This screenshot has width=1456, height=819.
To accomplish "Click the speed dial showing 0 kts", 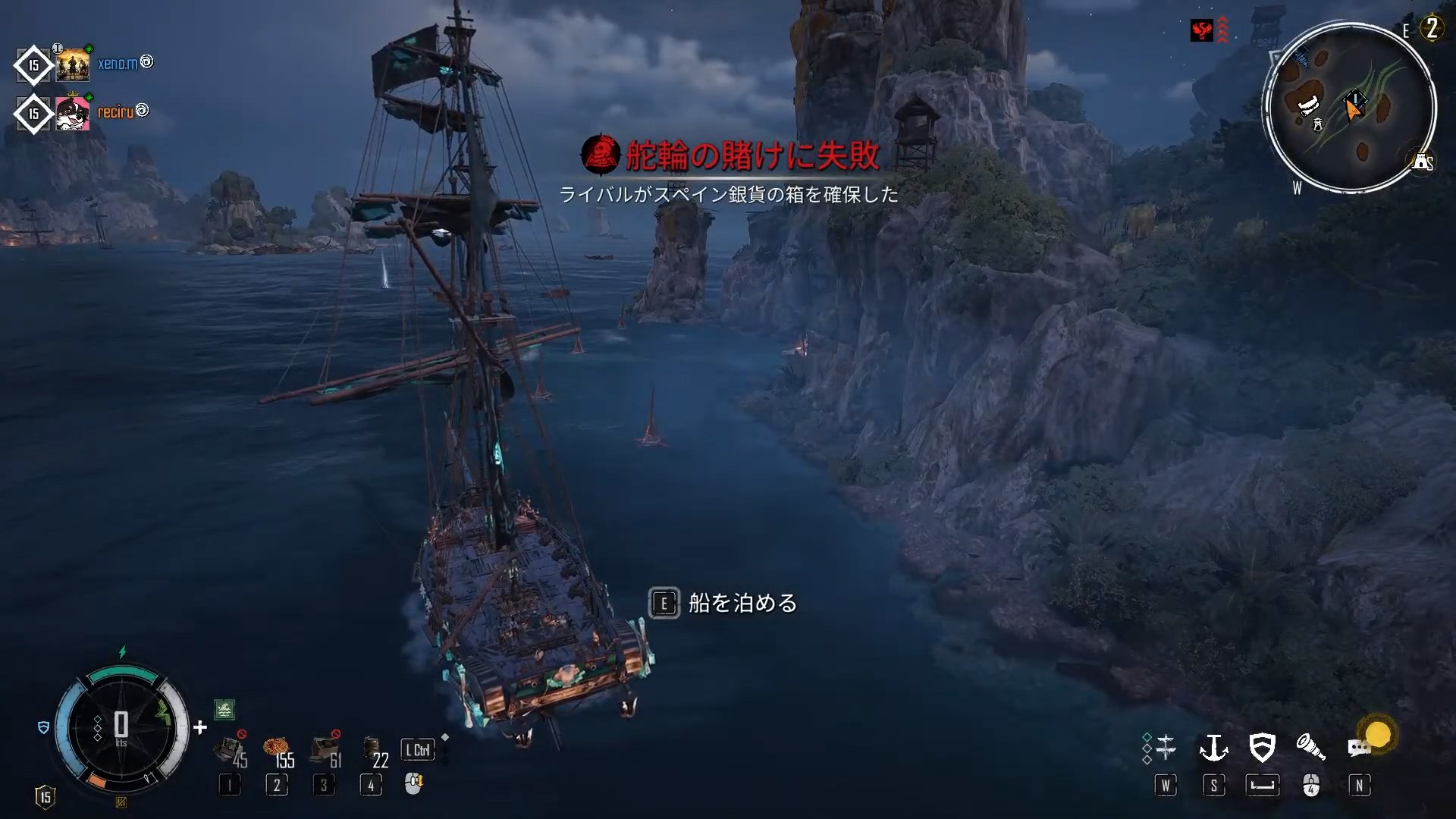I will click(121, 728).
